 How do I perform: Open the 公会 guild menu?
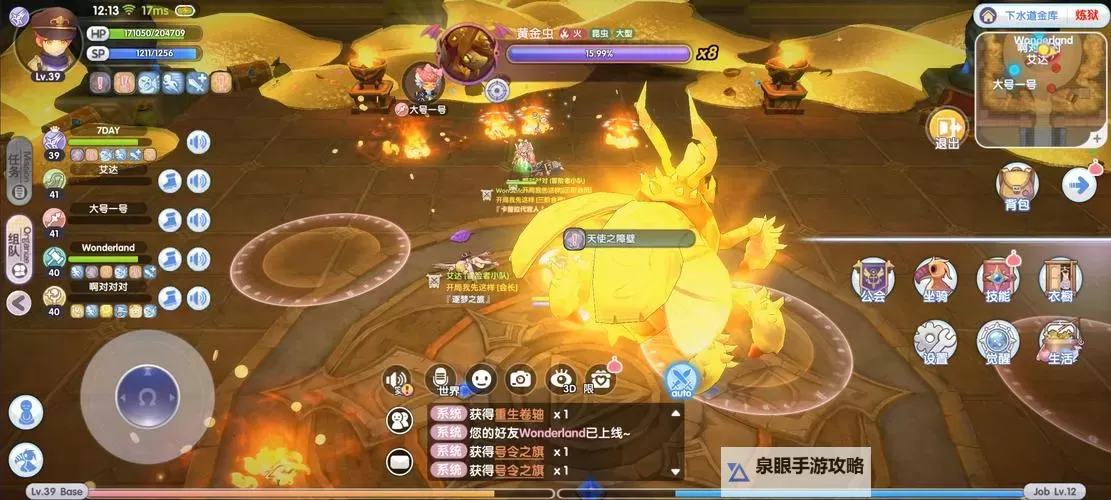(872, 279)
